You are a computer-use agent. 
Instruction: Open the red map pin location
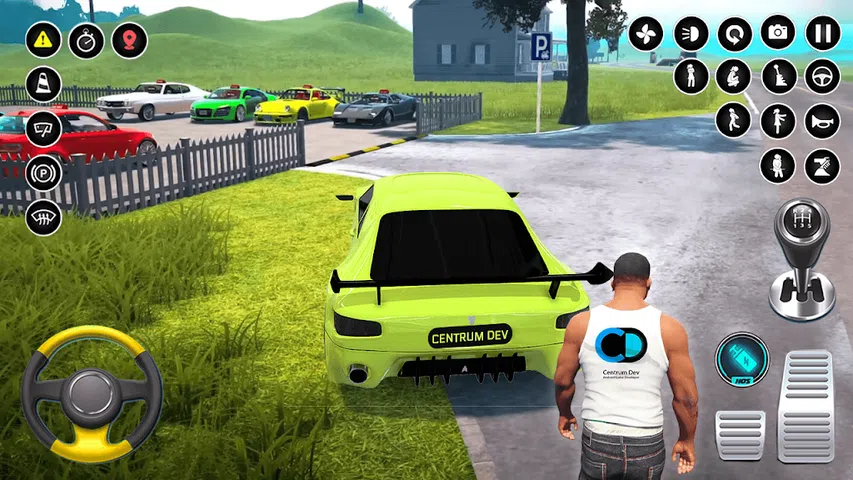tap(130, 40)
